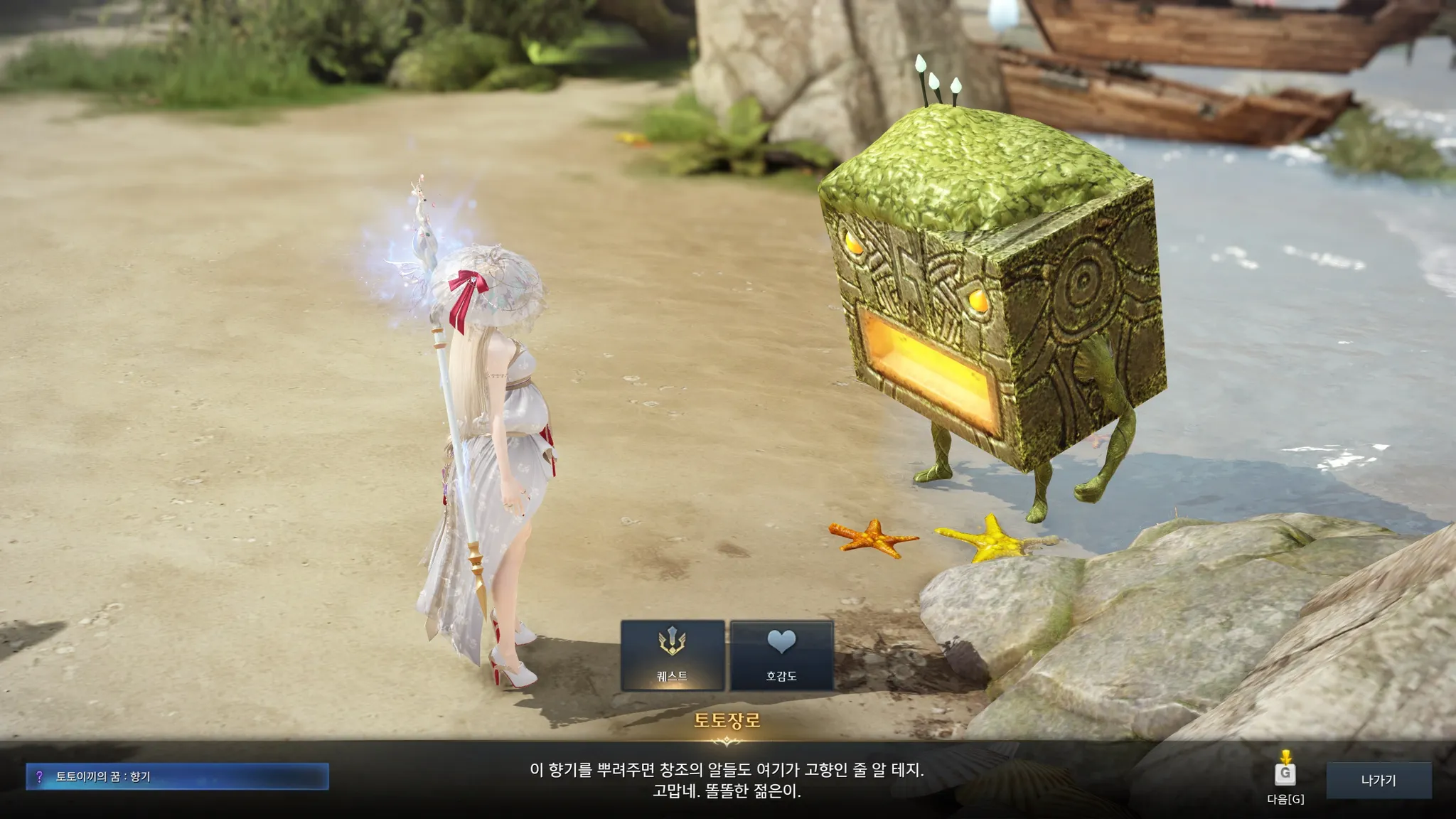Click the 나가기 (Exit) button

(1379, 780)
